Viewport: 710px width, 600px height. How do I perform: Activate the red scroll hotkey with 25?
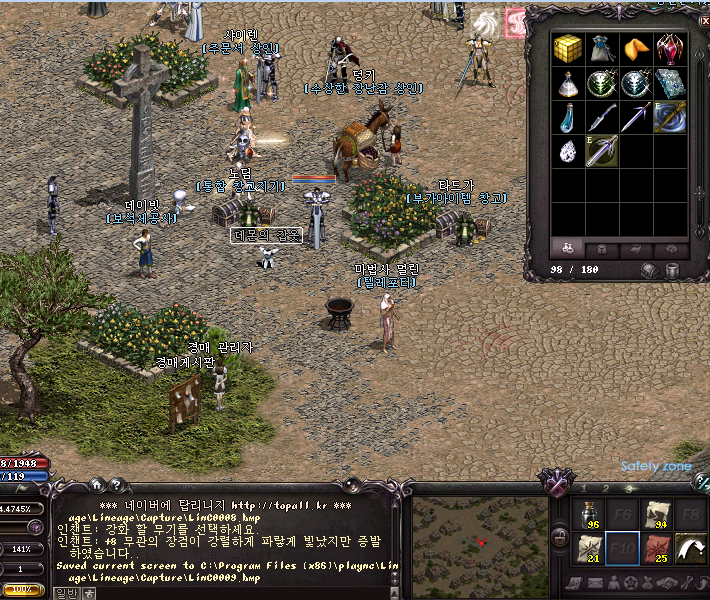tap(656, 549)
